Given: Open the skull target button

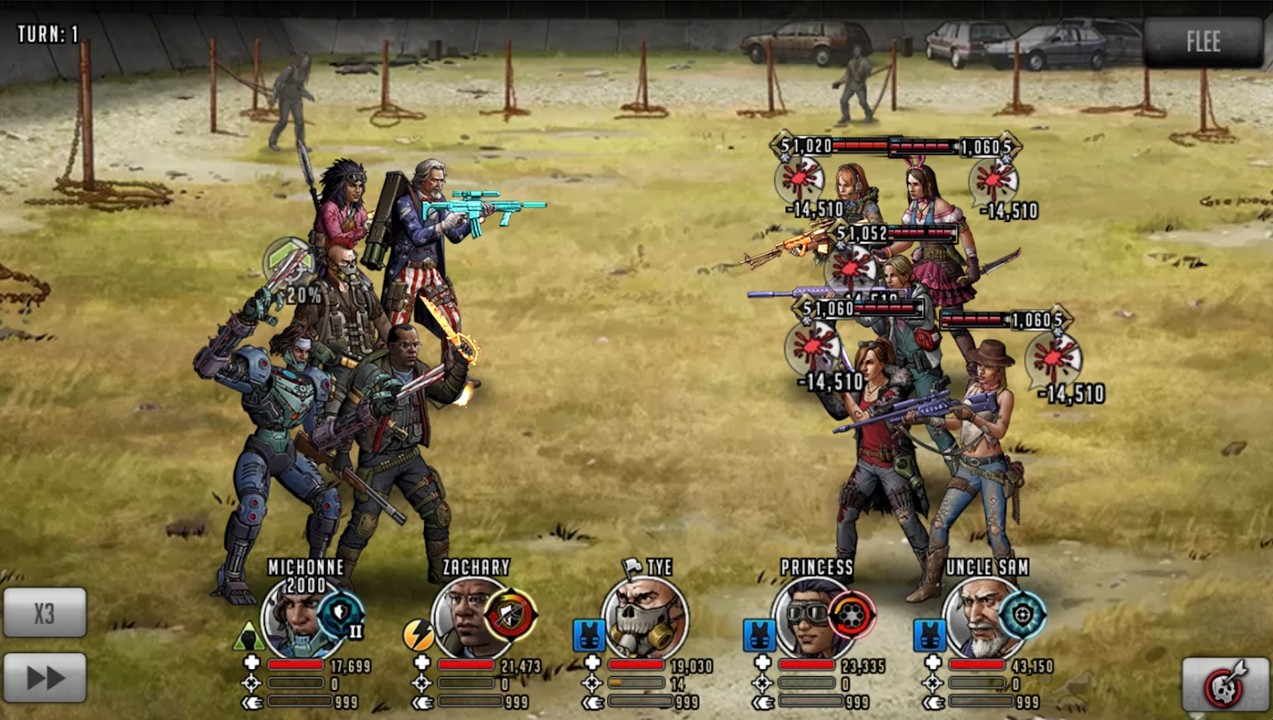Looking at the screenshot, I should coord(1225,684).
